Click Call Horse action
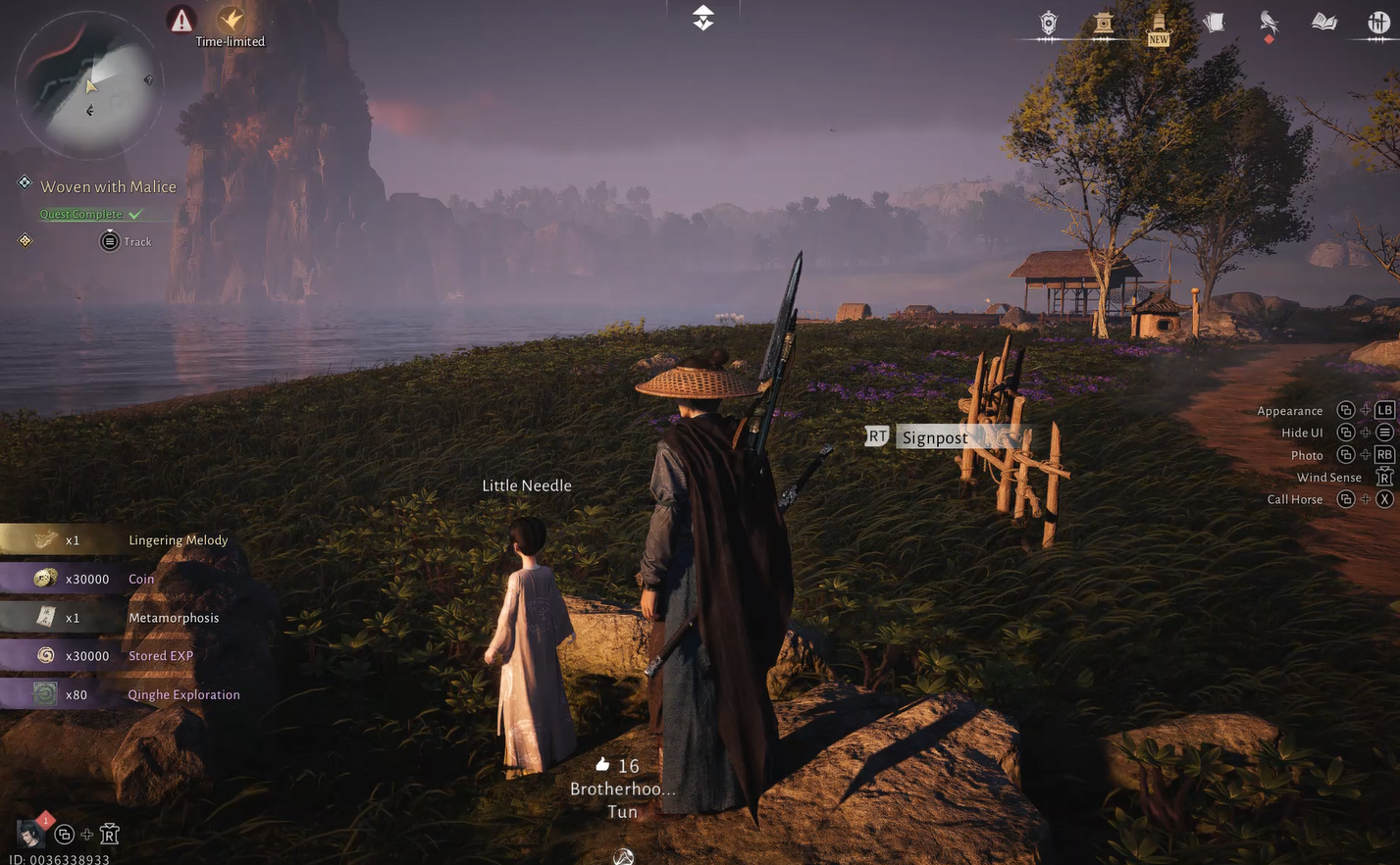Viewport: 1400px width, 865px height. coord(1294,499)
